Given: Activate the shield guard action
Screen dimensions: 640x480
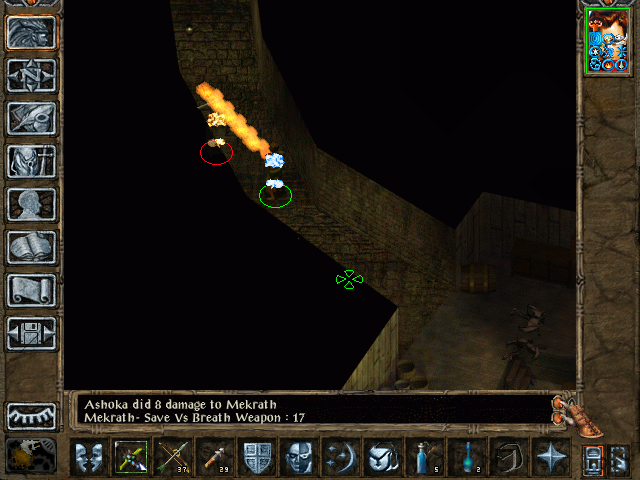Looking at the screenshot, I should pos(256,457).
